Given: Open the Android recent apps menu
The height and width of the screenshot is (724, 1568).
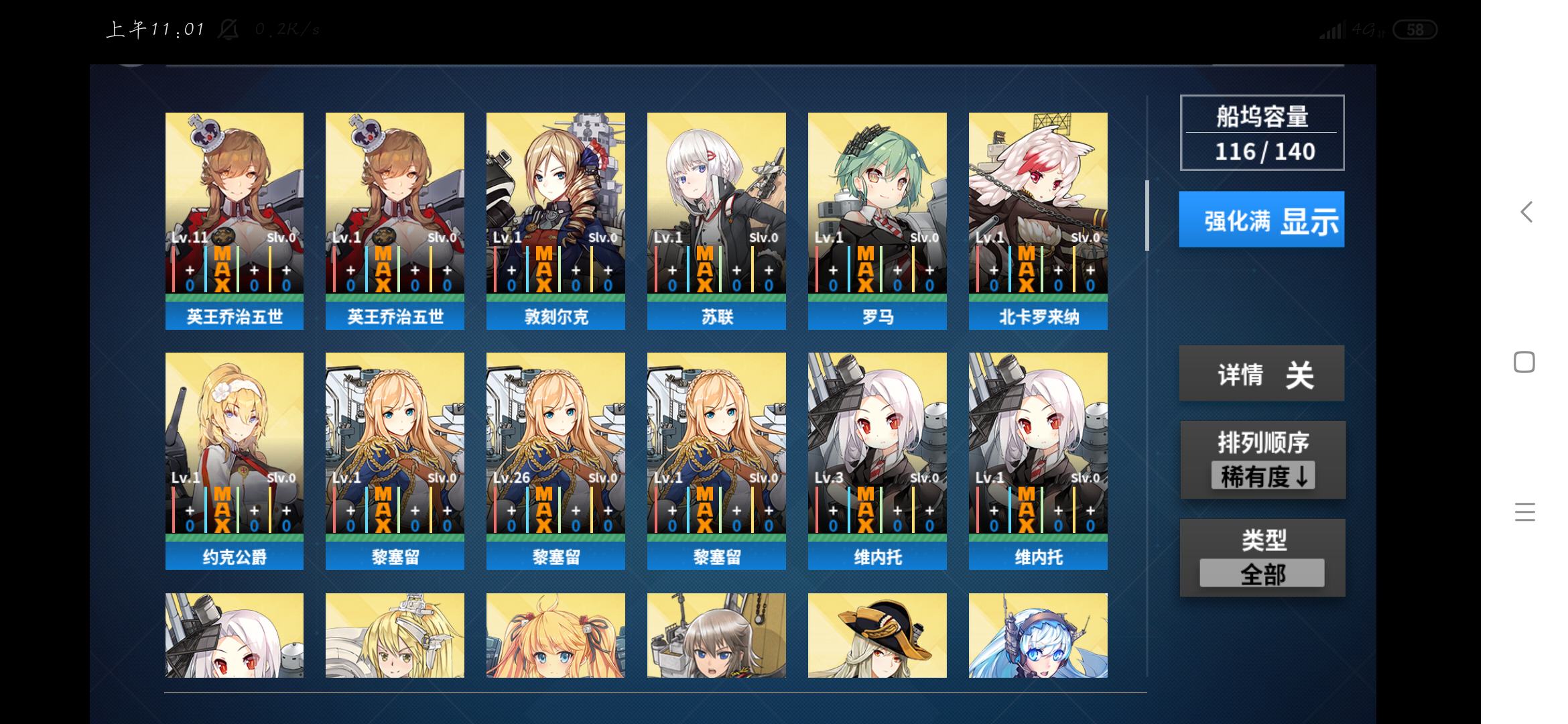Looking at the screenshot, I should coord(1524,512).
